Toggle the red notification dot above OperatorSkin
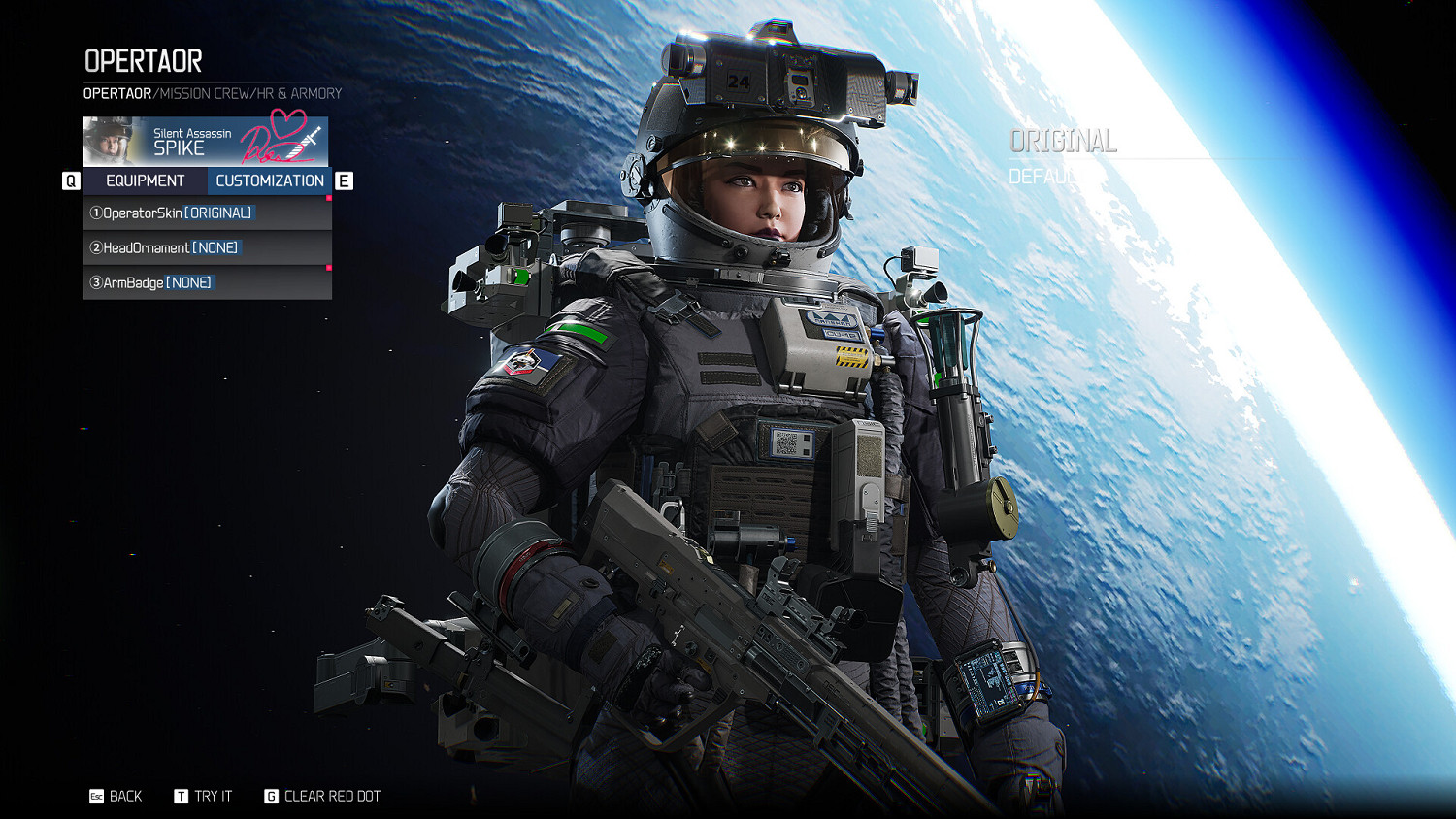 [330, 197]
